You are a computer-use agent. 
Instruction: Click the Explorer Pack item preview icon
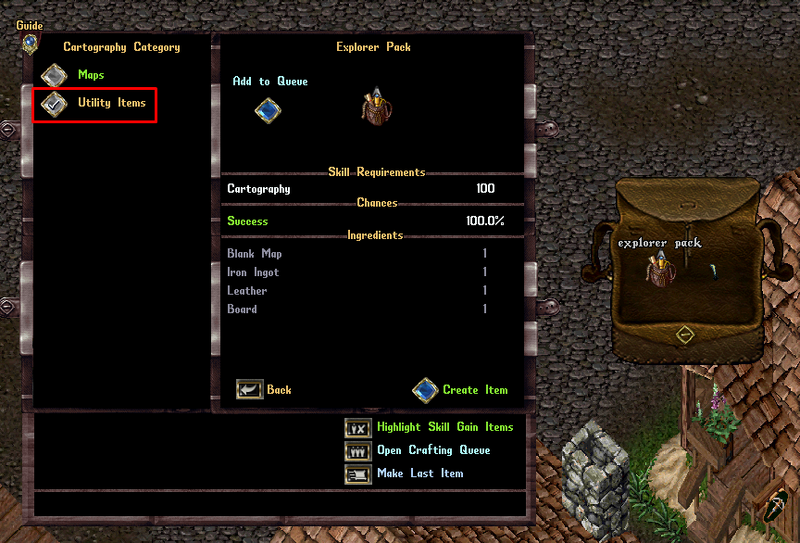coord(375,108)
